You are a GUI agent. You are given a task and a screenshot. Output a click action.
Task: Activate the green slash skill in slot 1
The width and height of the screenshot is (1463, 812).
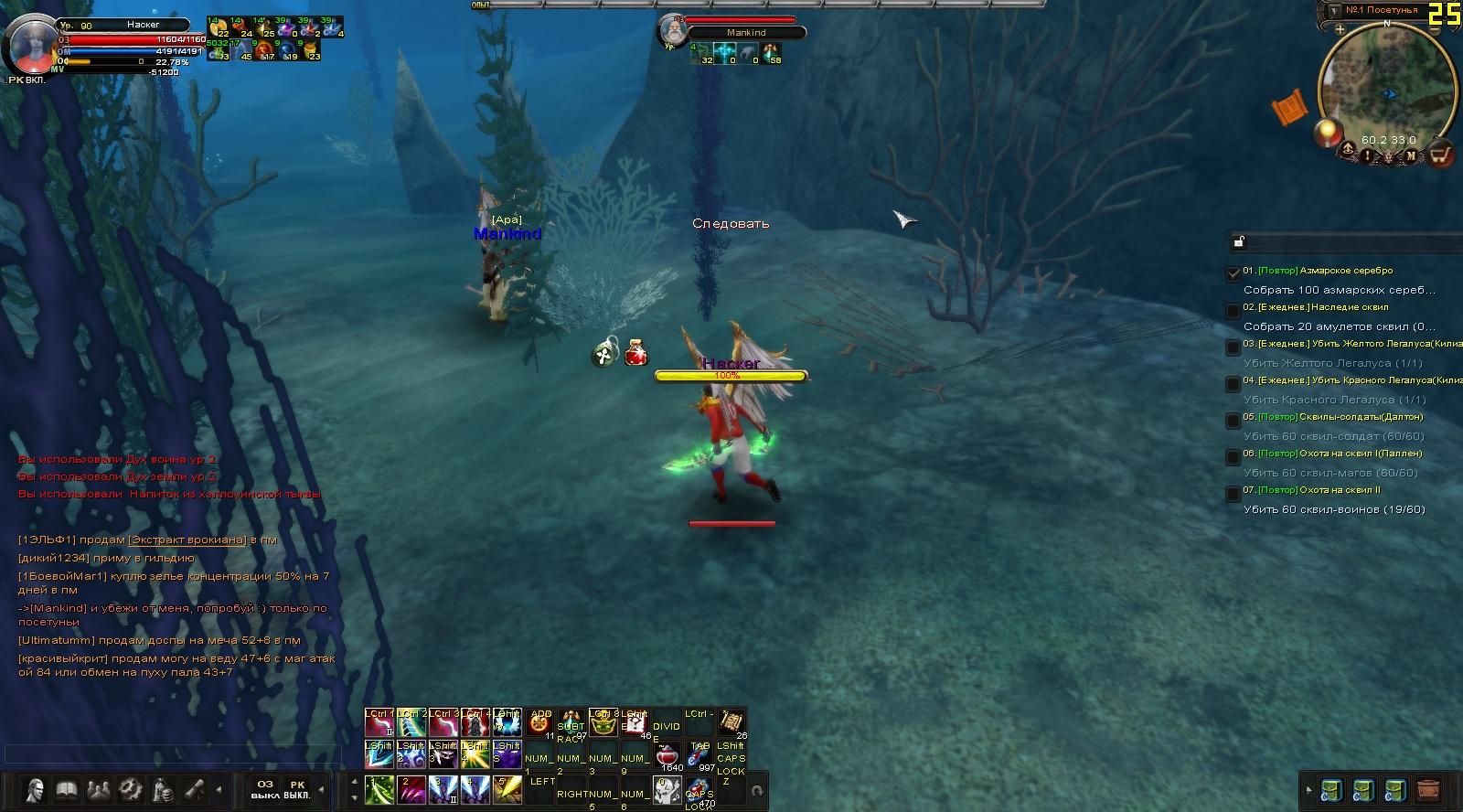pos(379,789)
